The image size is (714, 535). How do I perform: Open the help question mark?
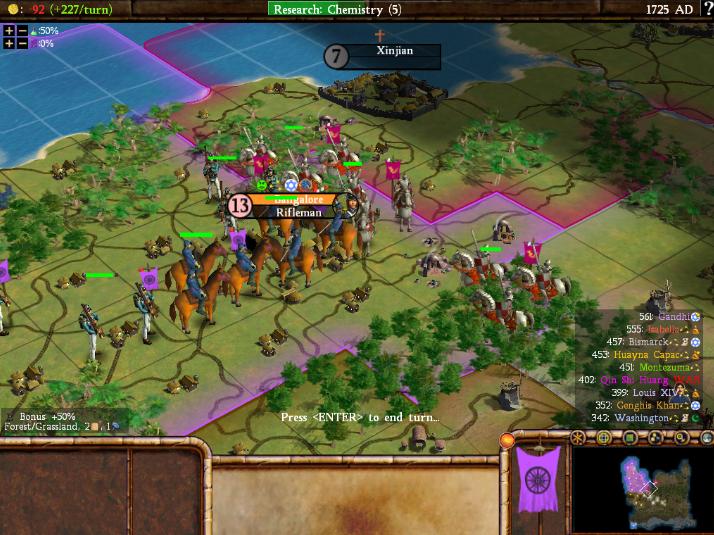(708, 9)
